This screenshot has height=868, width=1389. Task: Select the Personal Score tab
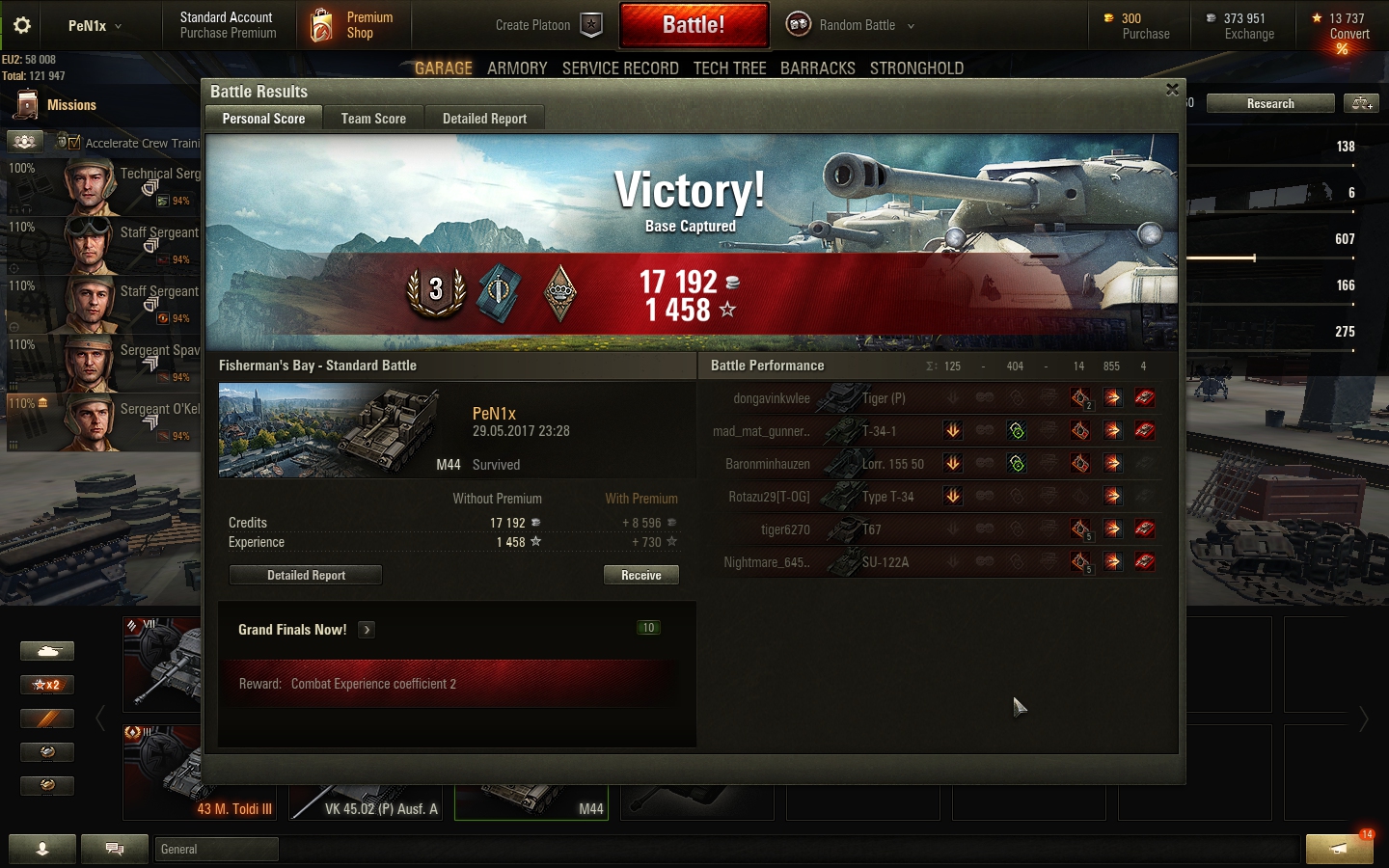tap(263, 119)
